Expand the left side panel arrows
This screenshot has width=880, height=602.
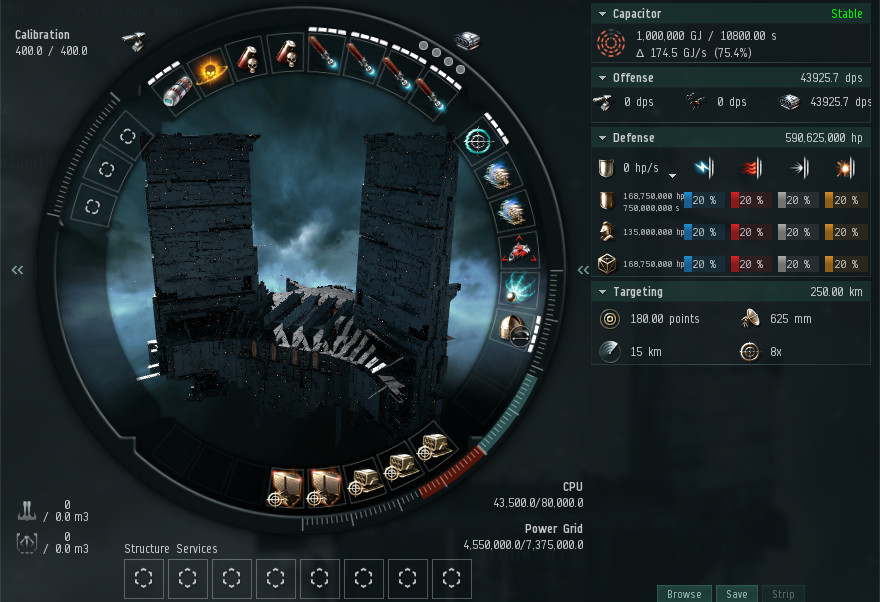click(x=17, y=270)
